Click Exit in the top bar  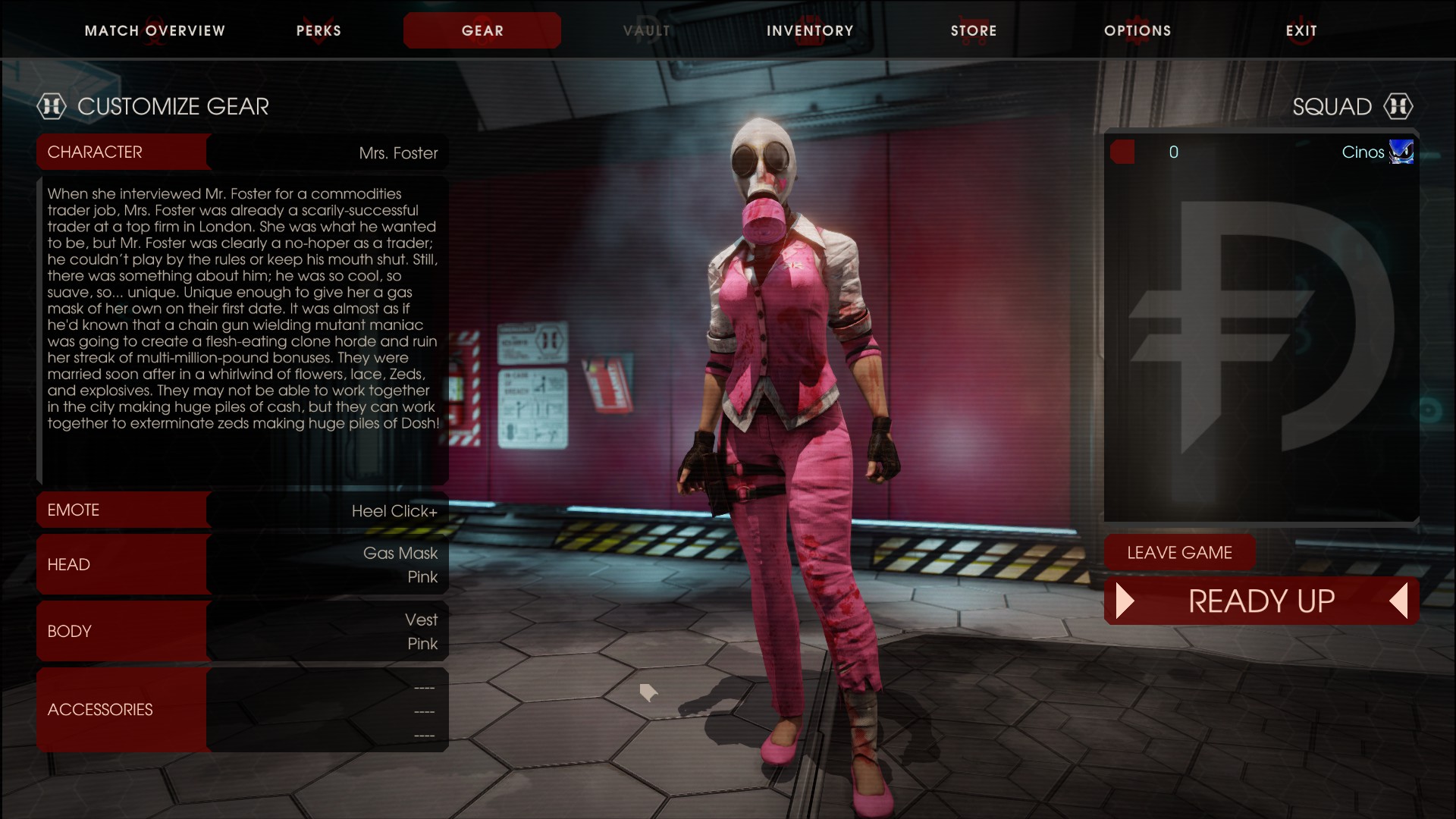click(1301, 31)
